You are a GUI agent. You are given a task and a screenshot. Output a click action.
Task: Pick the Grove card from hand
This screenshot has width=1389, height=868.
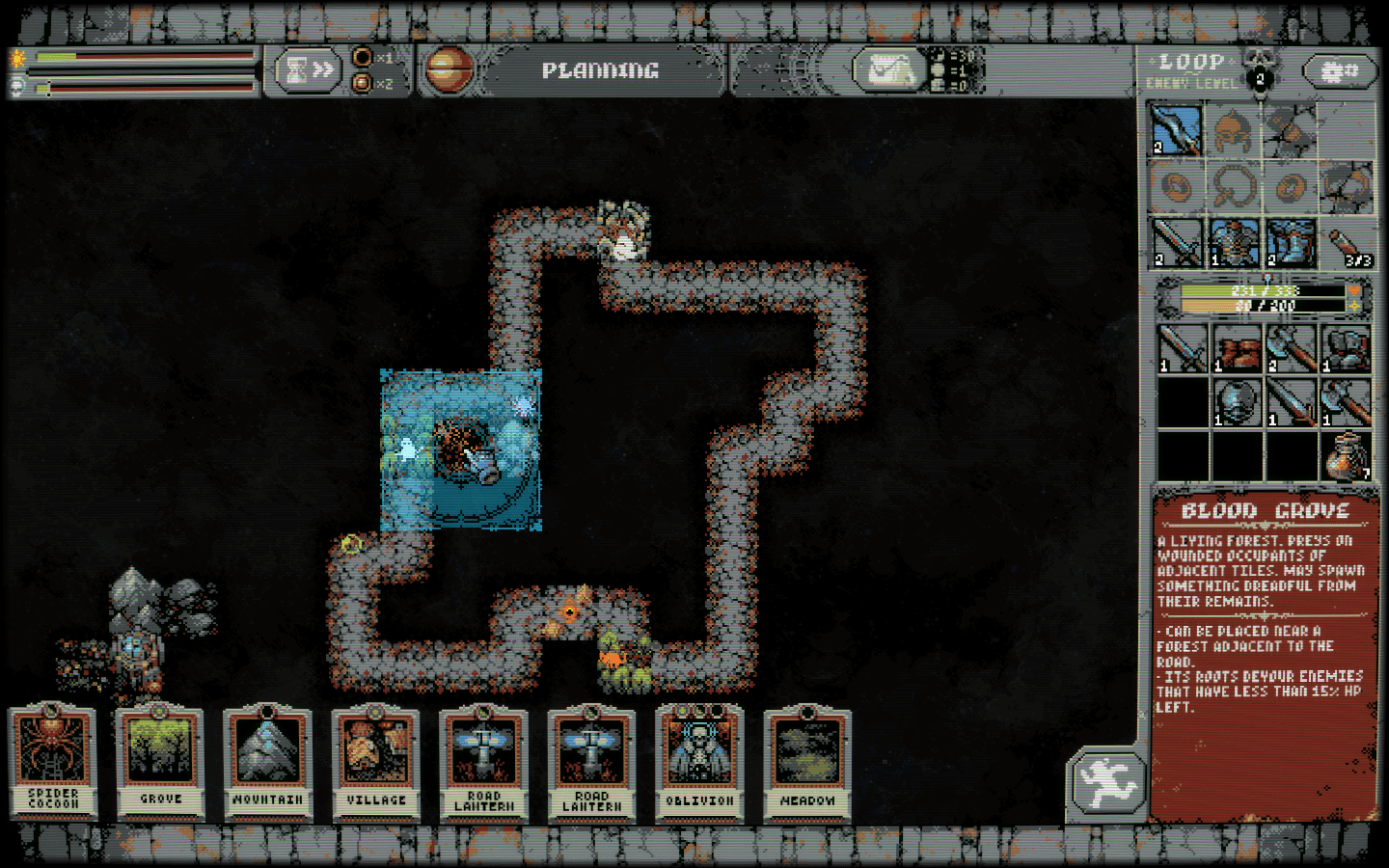click(x=161, y=762)
